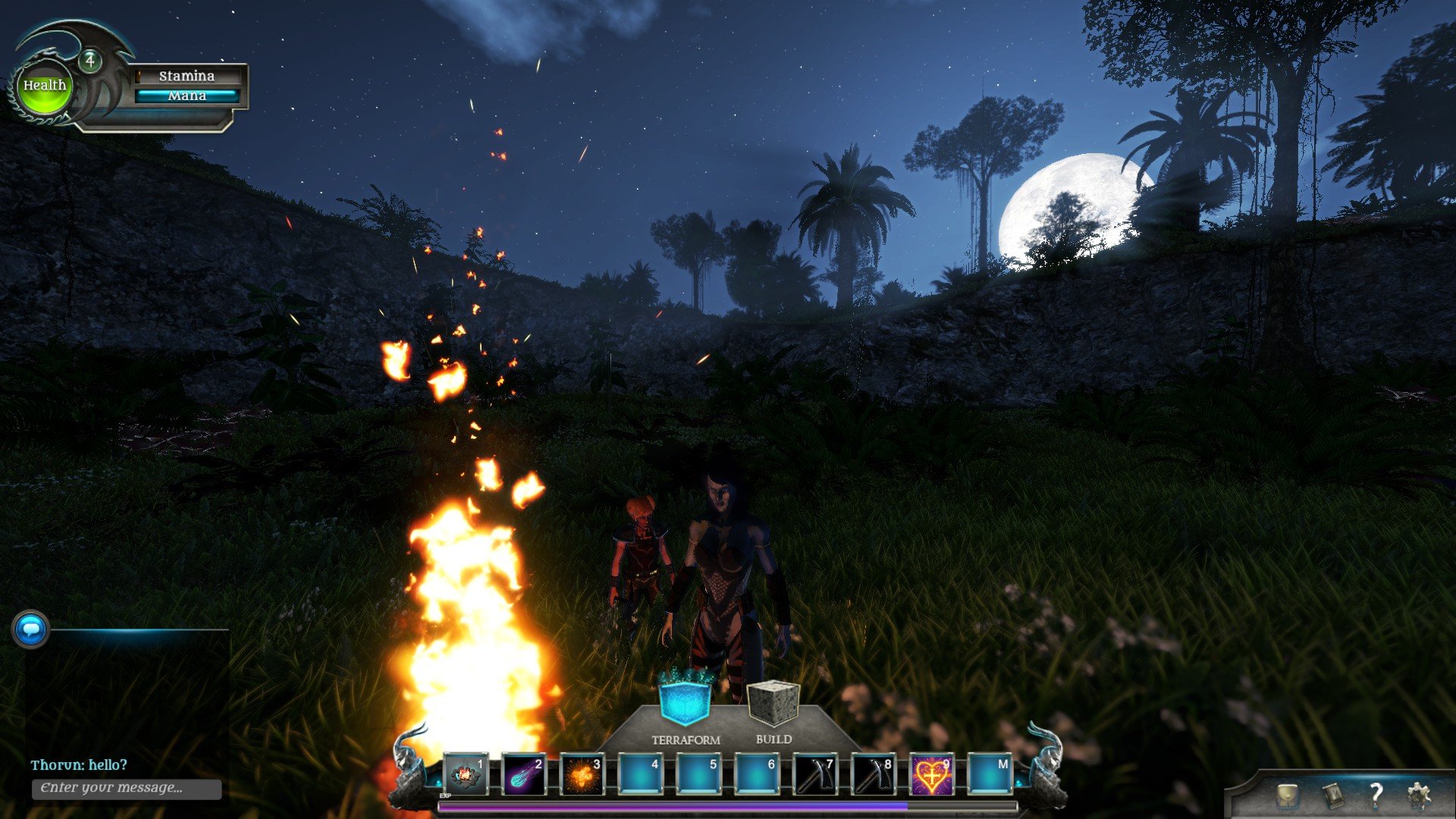Open help with the question mark
The image size is (1456, 819).
1376,795
